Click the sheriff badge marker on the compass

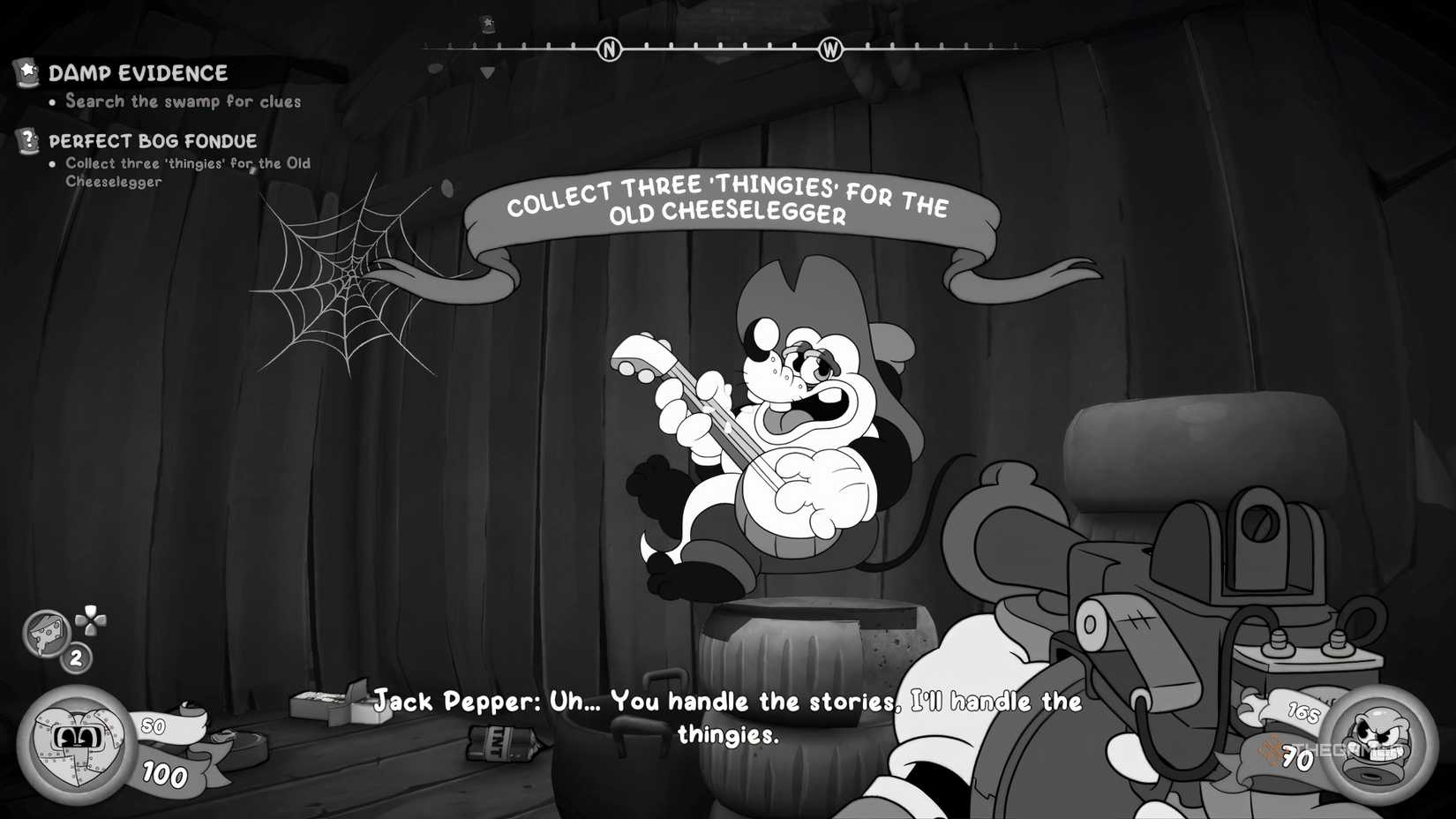(488, 24)
